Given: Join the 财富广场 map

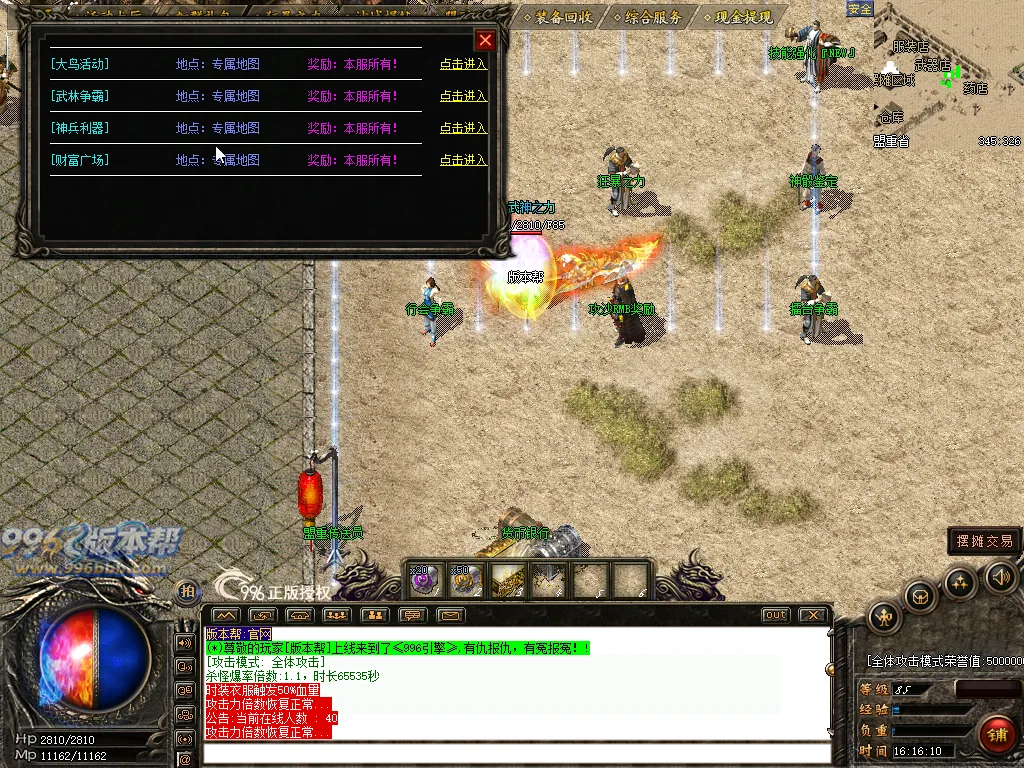Looking at the screenshot, I should point(463,160).
